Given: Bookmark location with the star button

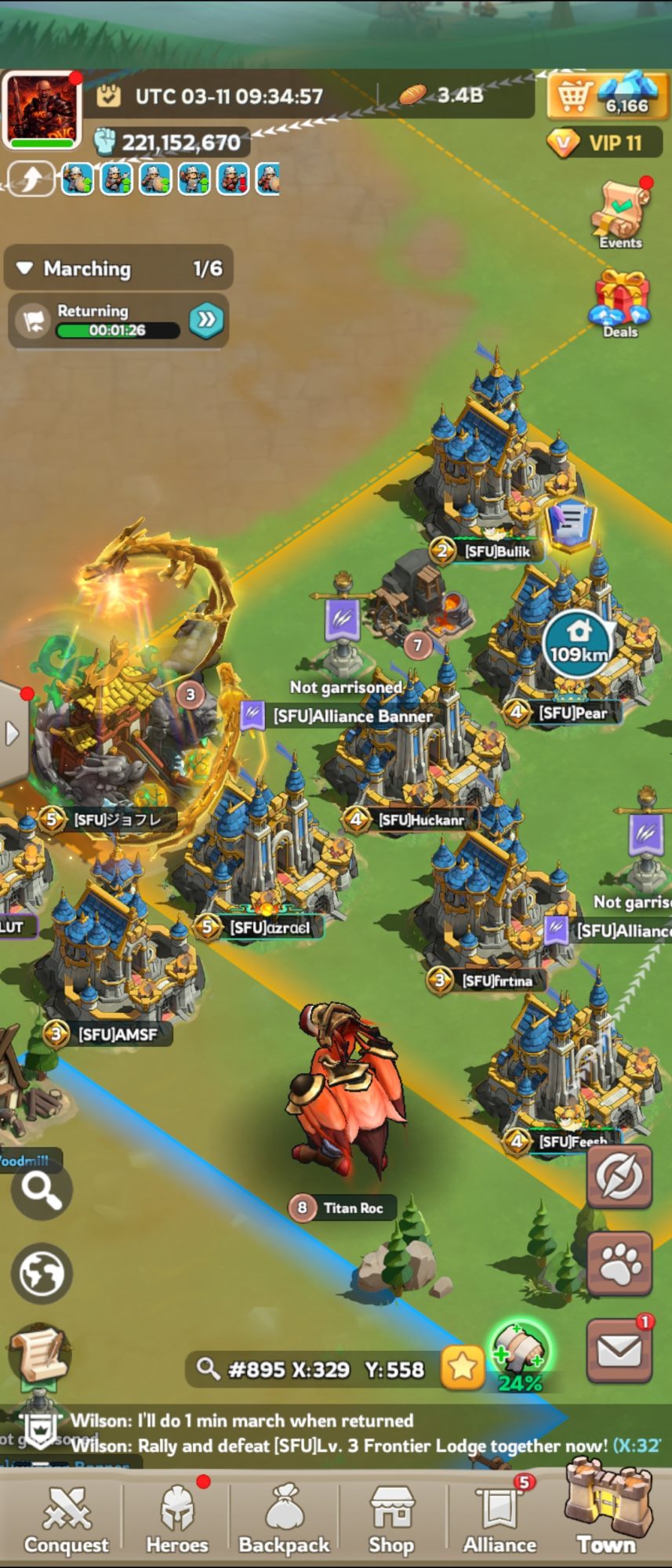Looking at the screenshot, I should (462, 1367).
